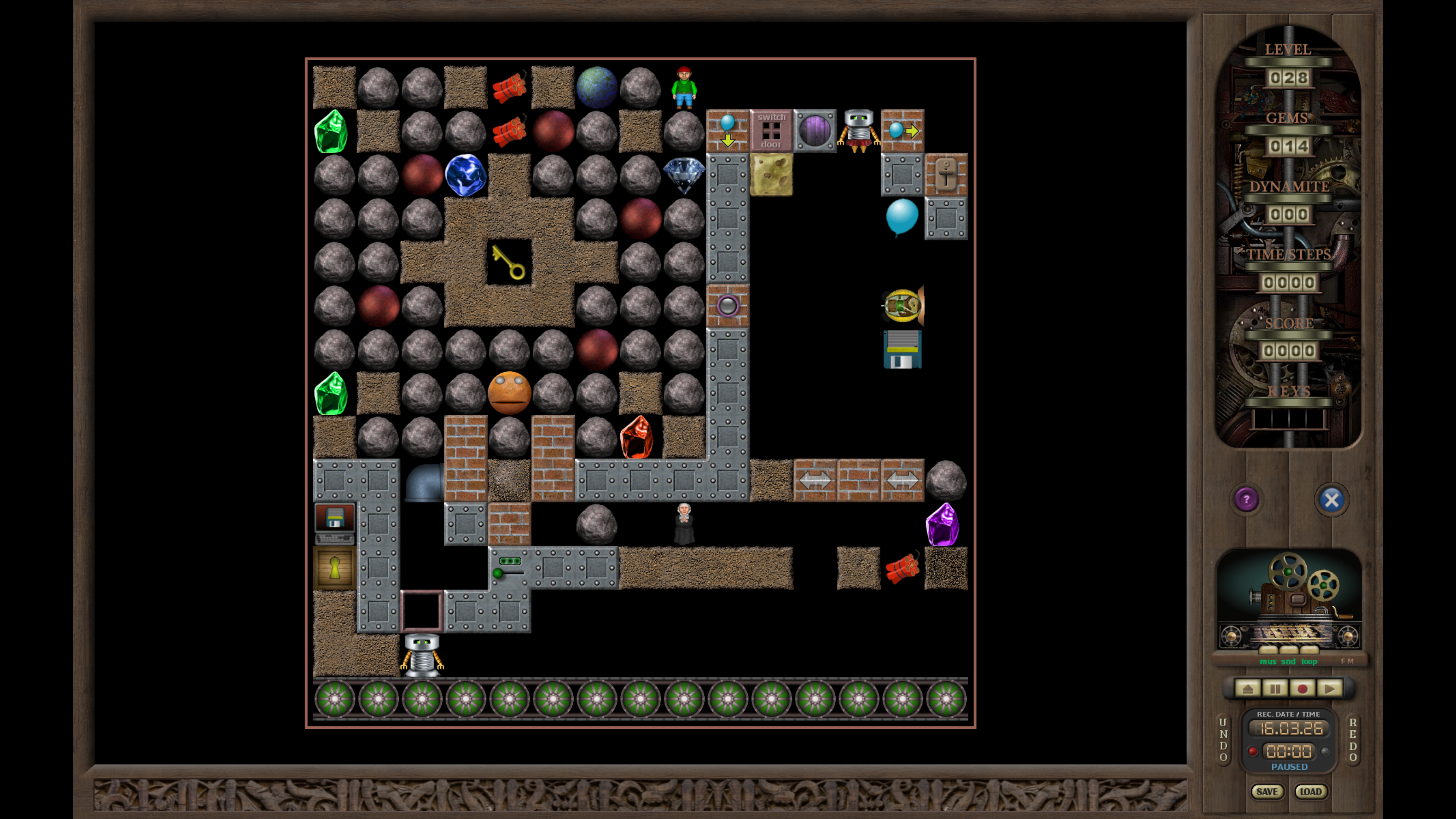Load a saved game with LOAD
This screenshot has width=1456, height=819.
pos(1310,792)
